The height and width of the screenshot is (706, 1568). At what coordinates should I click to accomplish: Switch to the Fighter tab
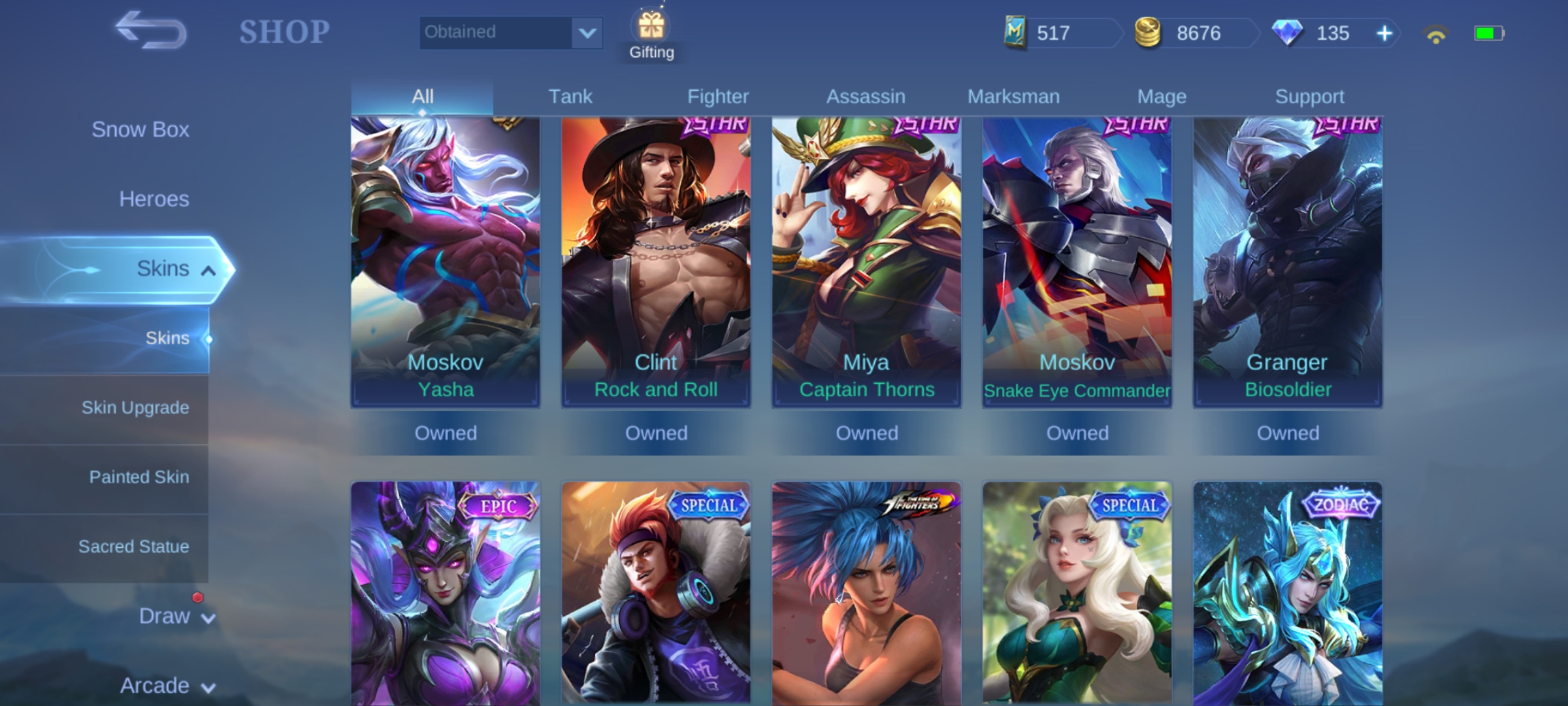click(717, 97)
